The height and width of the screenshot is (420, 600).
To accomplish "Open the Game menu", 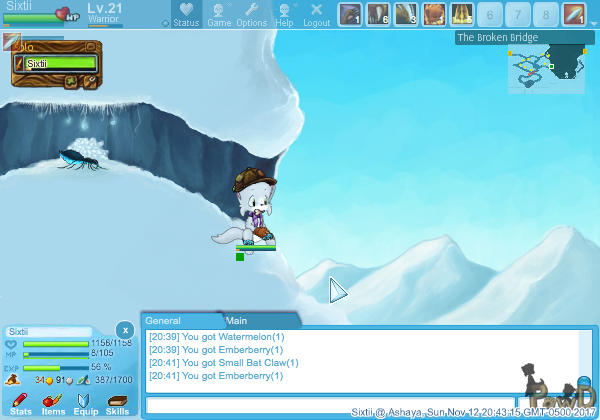I will (218, 15).
